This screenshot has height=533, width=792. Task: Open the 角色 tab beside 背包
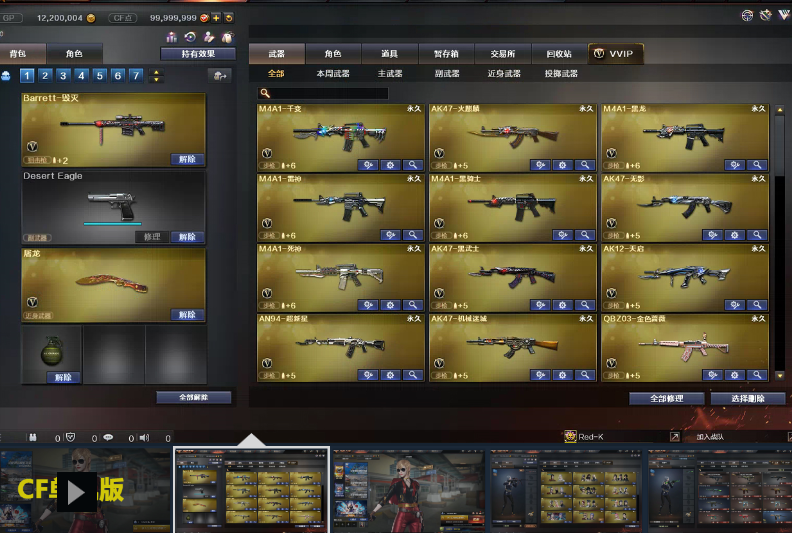click(74, 53)
